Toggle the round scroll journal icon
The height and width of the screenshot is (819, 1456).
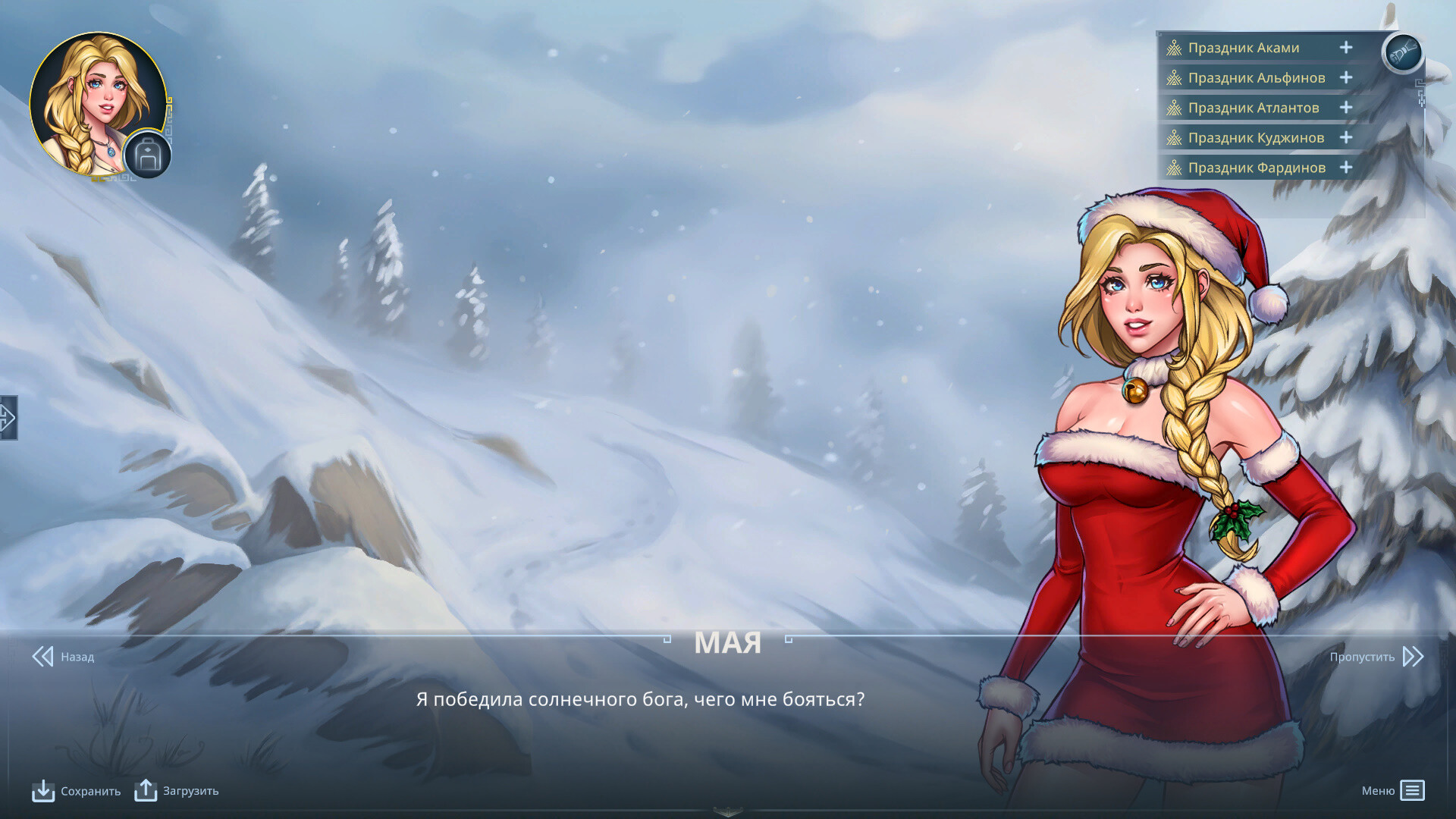click(x=1403, y=53)
